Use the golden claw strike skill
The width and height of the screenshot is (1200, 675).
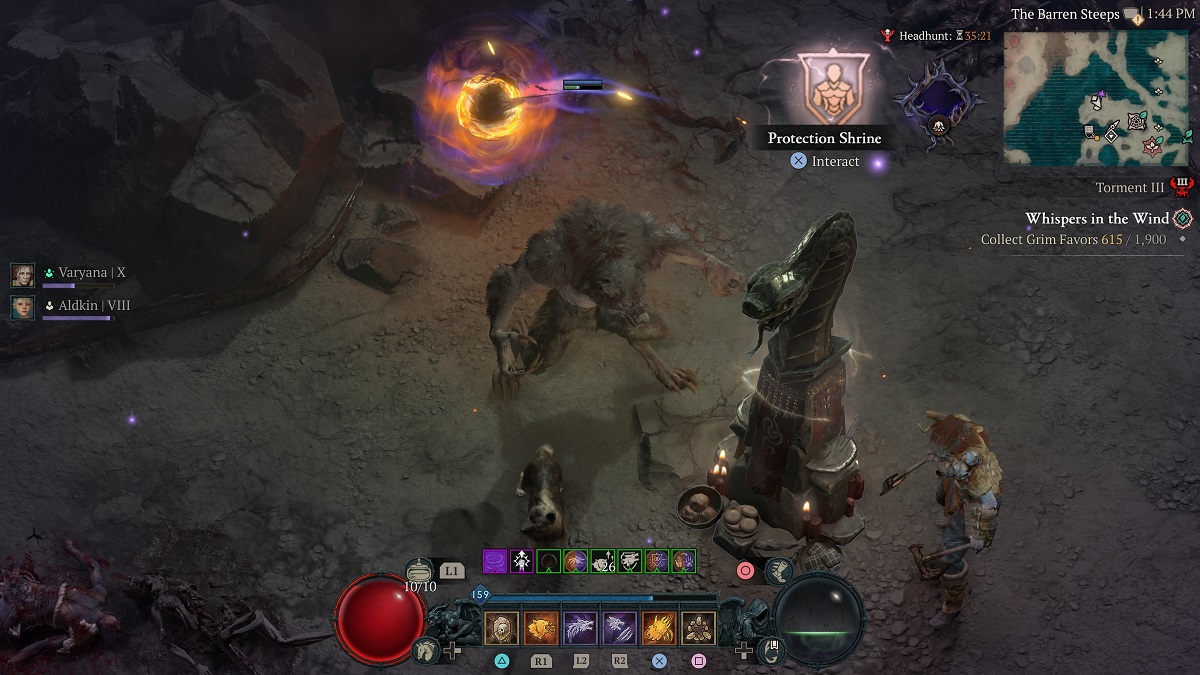click(x=659, y=628)
